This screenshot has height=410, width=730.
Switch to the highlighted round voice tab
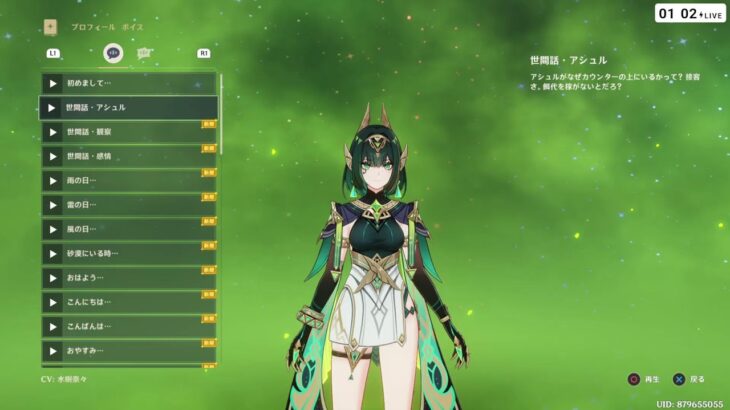point(113,53)
